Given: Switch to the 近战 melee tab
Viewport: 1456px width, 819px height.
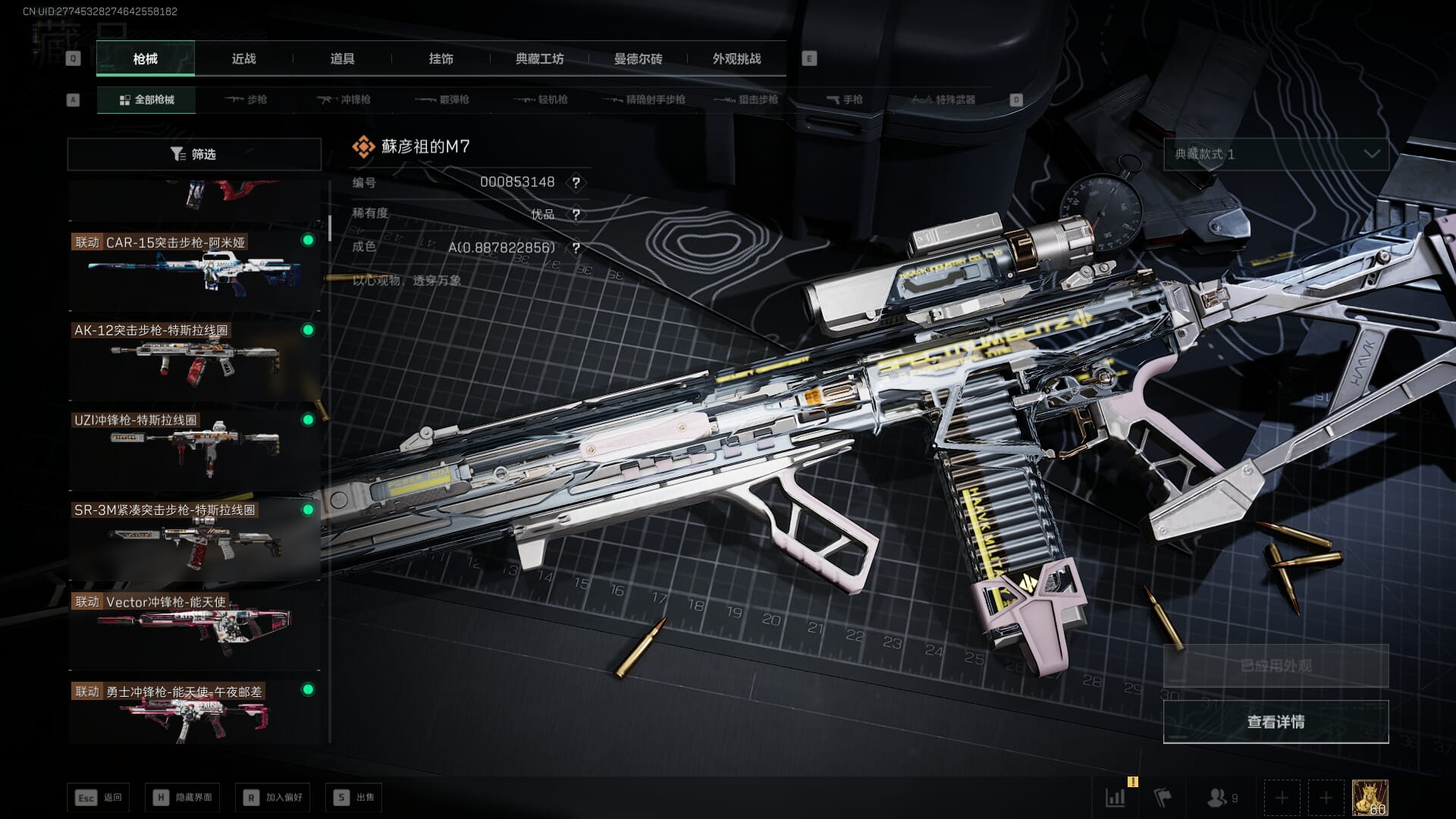Looking at the screenshot, I should tap(243, 59).
